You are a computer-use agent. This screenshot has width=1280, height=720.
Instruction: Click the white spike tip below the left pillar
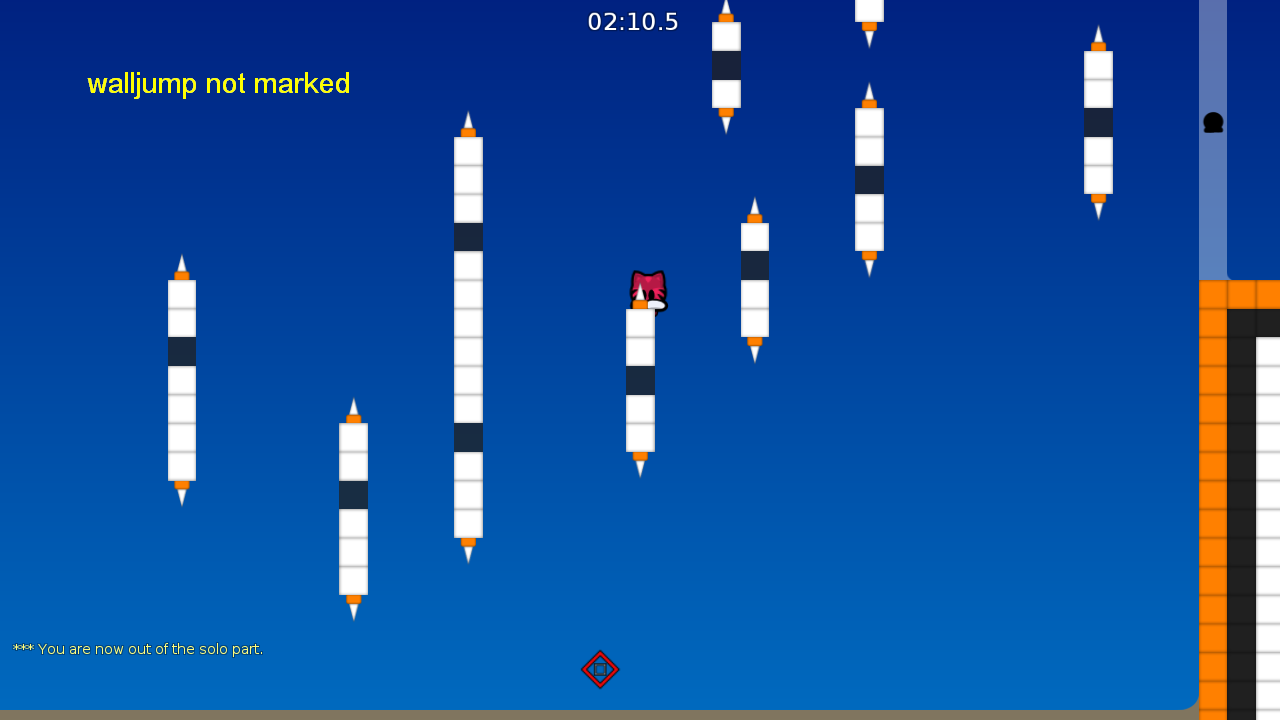(x=181, y=498)
